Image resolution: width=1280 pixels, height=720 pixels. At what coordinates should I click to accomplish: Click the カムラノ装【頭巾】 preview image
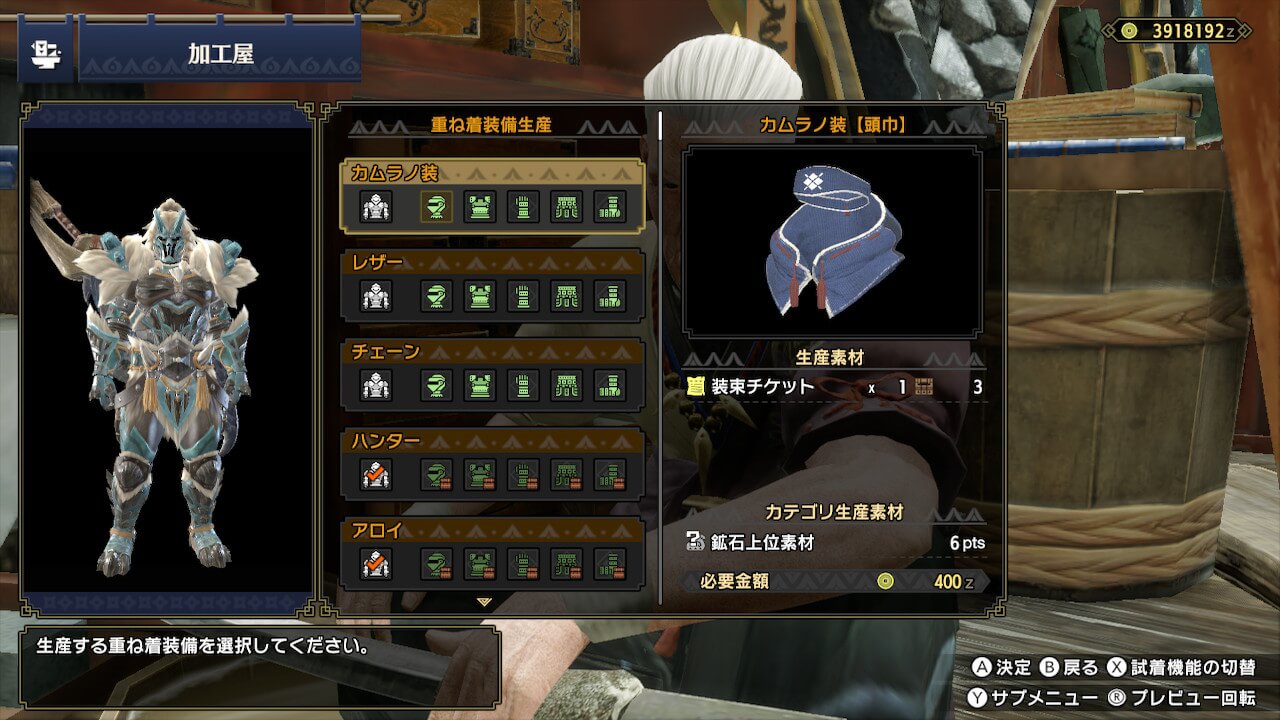click(x=832, y=242)
